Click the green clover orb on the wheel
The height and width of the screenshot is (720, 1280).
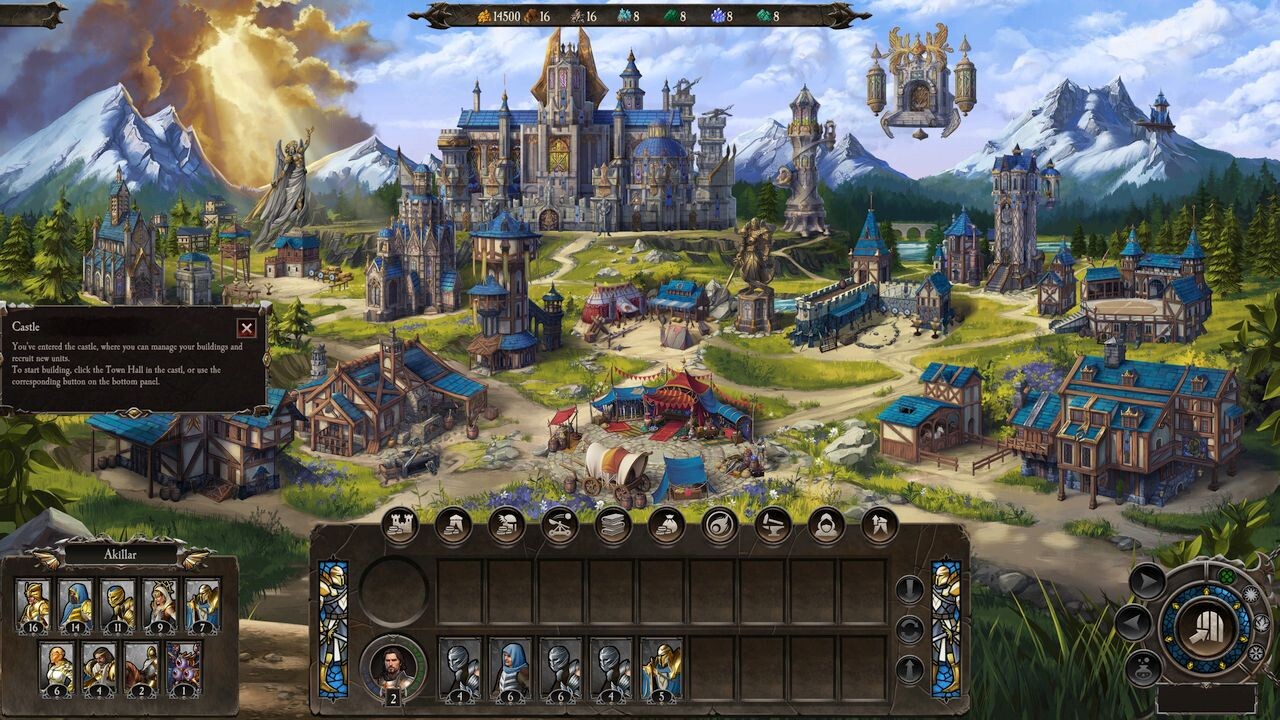point(1226,576)
